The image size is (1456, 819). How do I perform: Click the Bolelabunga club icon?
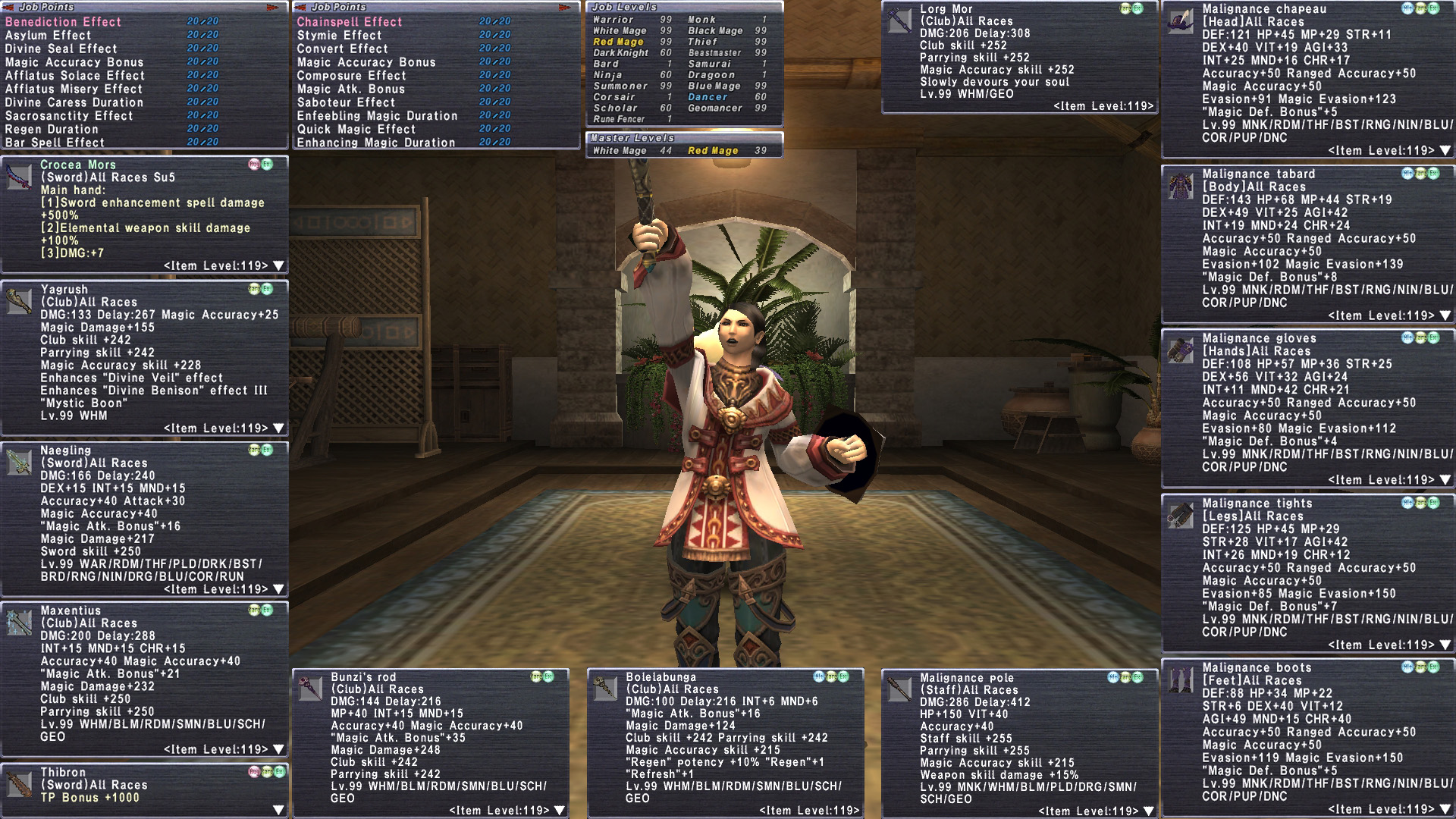tap(604, 689)
